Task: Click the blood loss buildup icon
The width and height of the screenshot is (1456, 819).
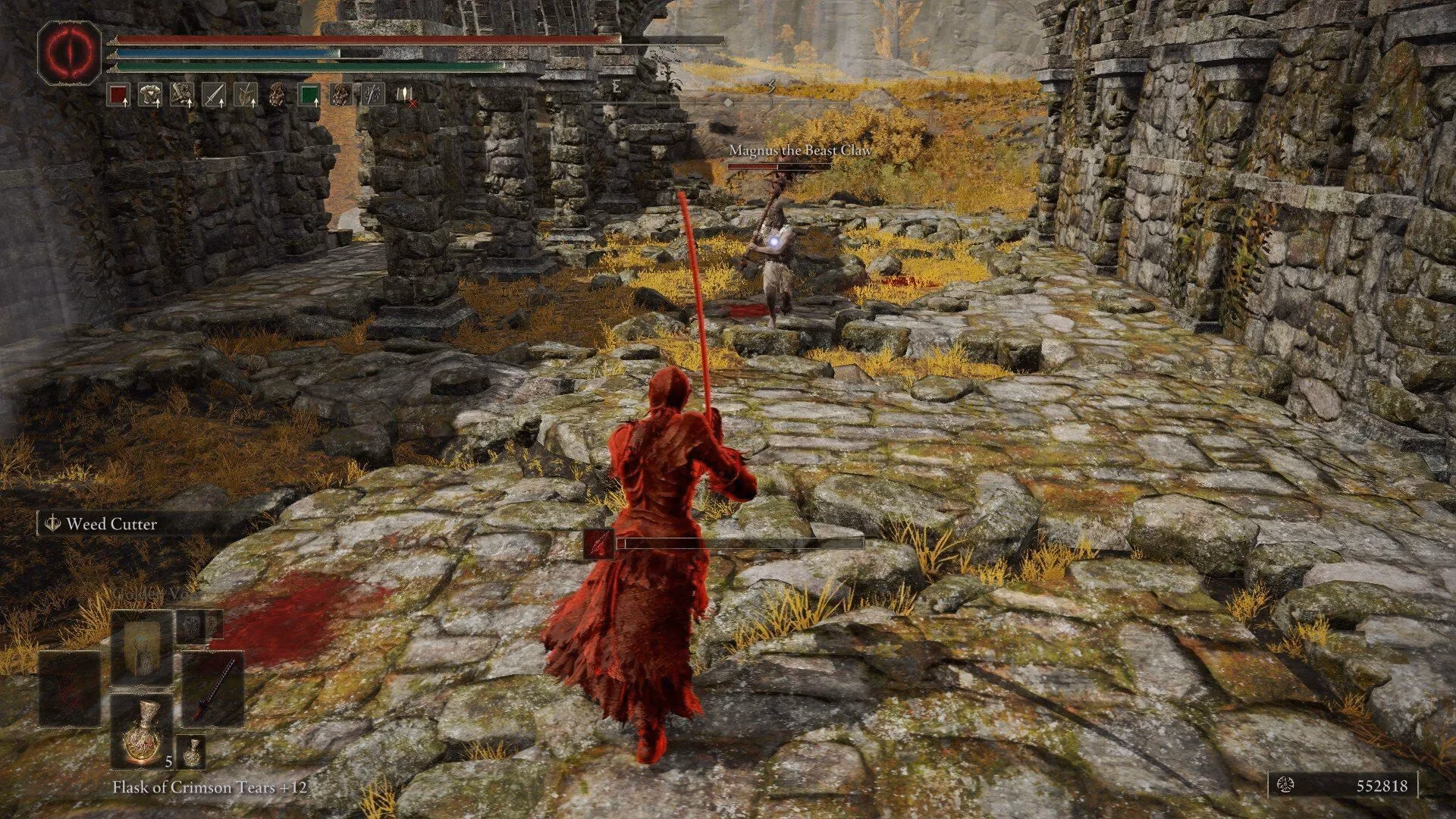Action: pos(599,544)
